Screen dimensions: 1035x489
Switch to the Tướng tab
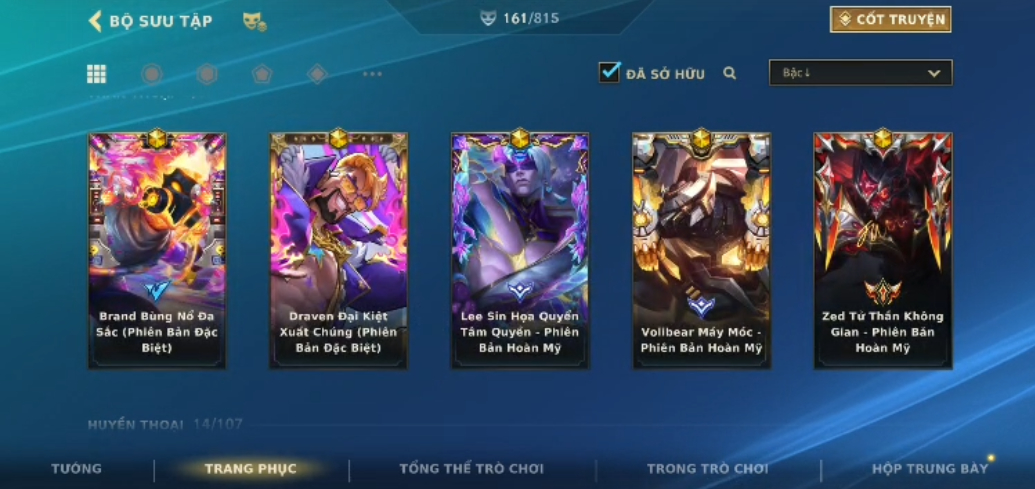[x=77, y=469]
